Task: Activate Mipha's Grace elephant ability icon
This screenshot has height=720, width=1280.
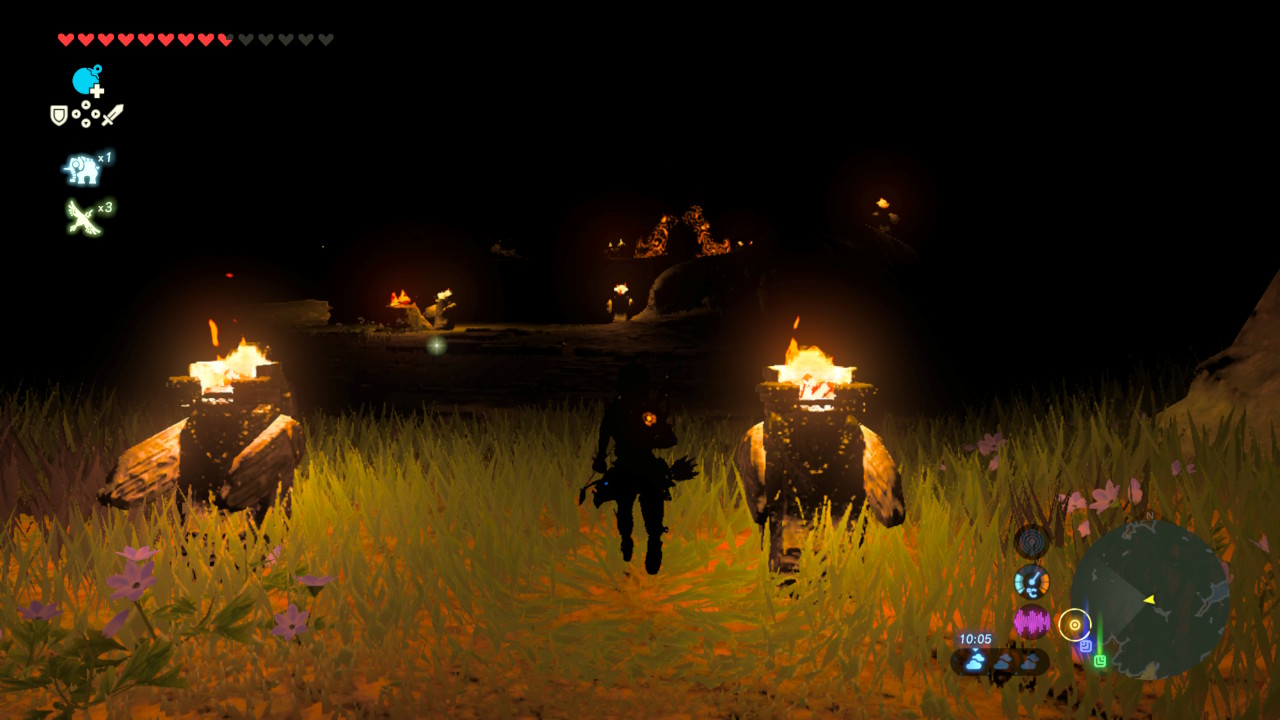Action: click(x=82, y=170)
